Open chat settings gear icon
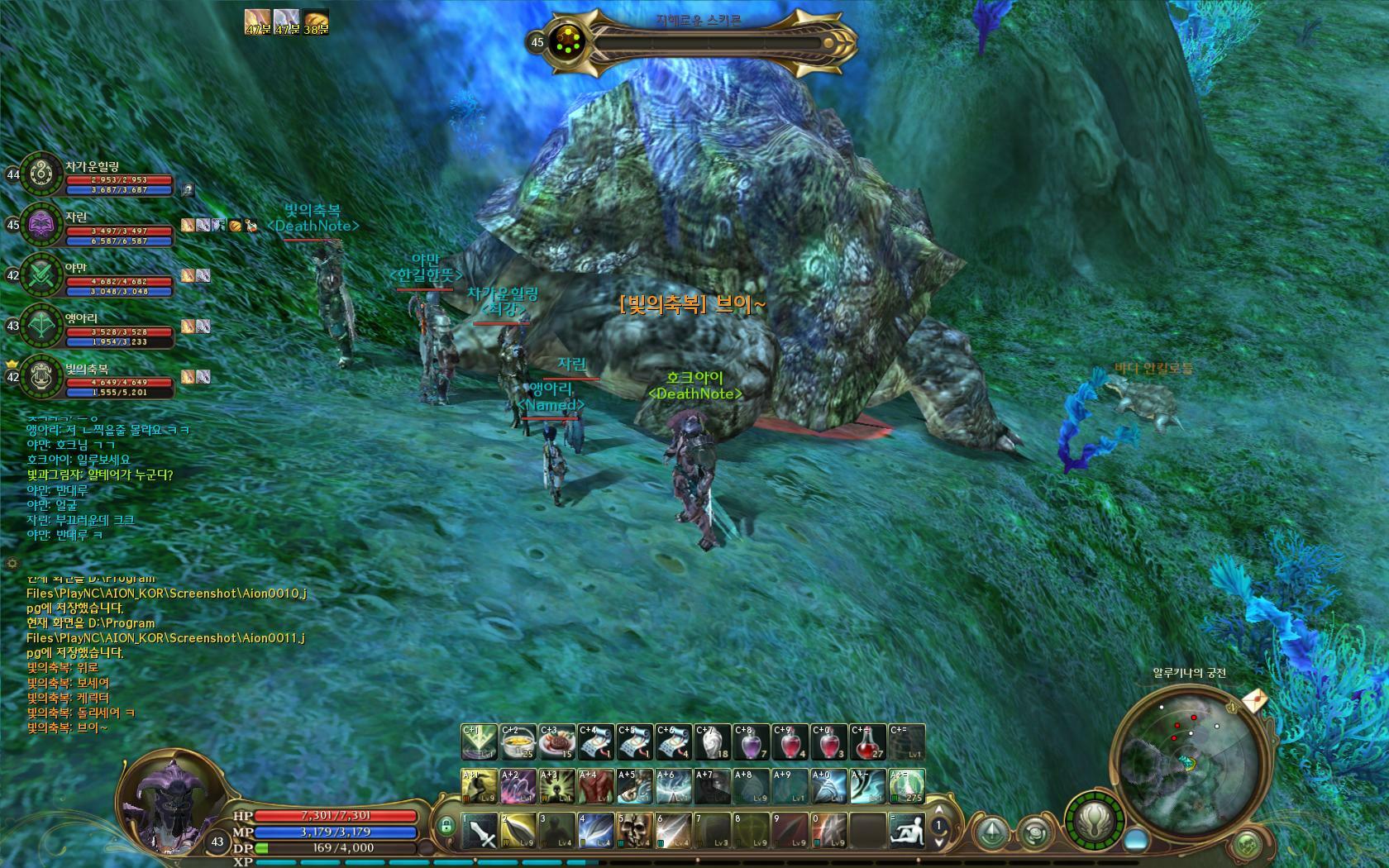The width and height of the screenshot is (1389, 868). click(12, 563)
